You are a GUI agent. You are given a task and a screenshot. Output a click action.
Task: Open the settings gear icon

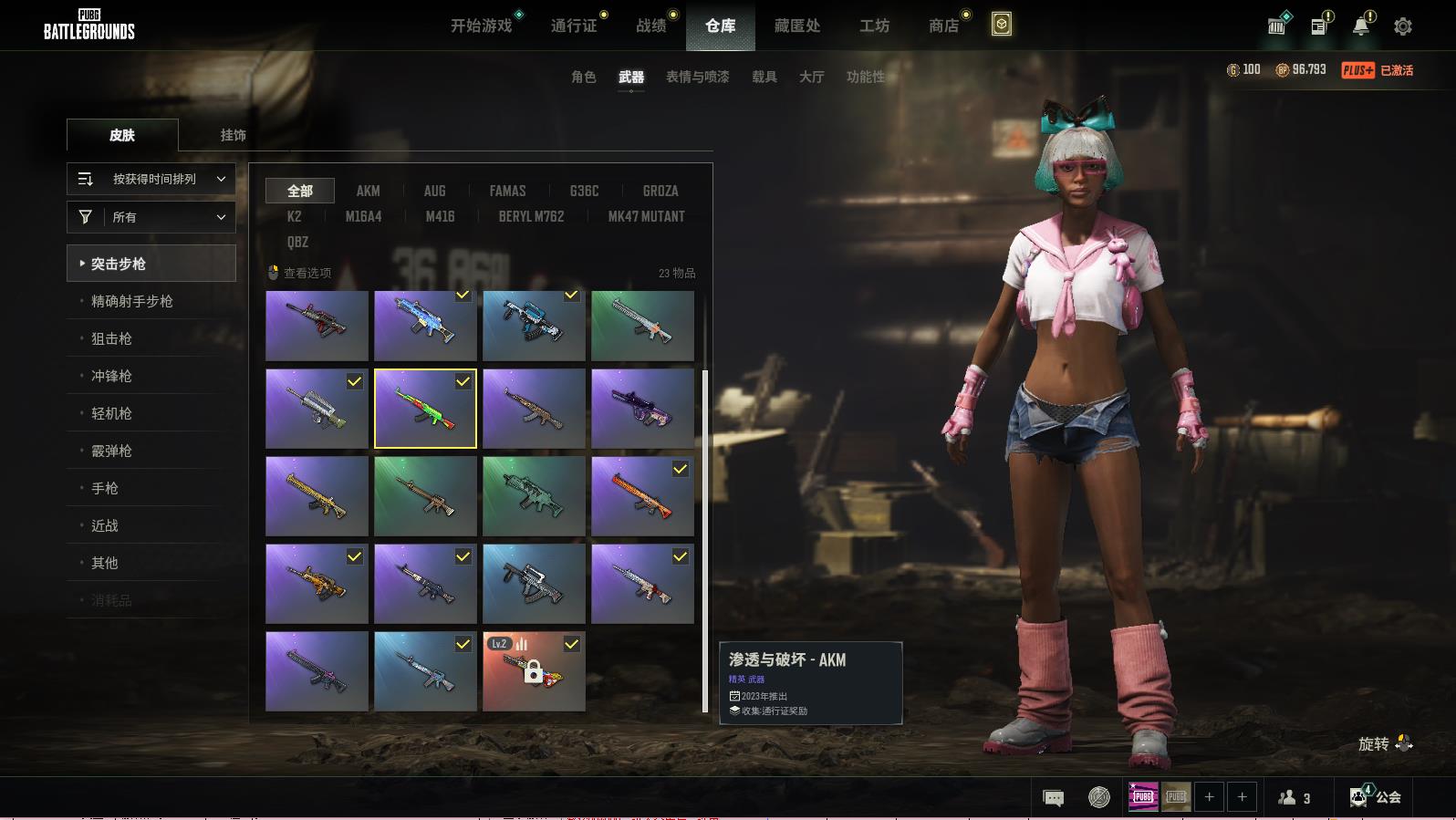(x=1403, y=26)
